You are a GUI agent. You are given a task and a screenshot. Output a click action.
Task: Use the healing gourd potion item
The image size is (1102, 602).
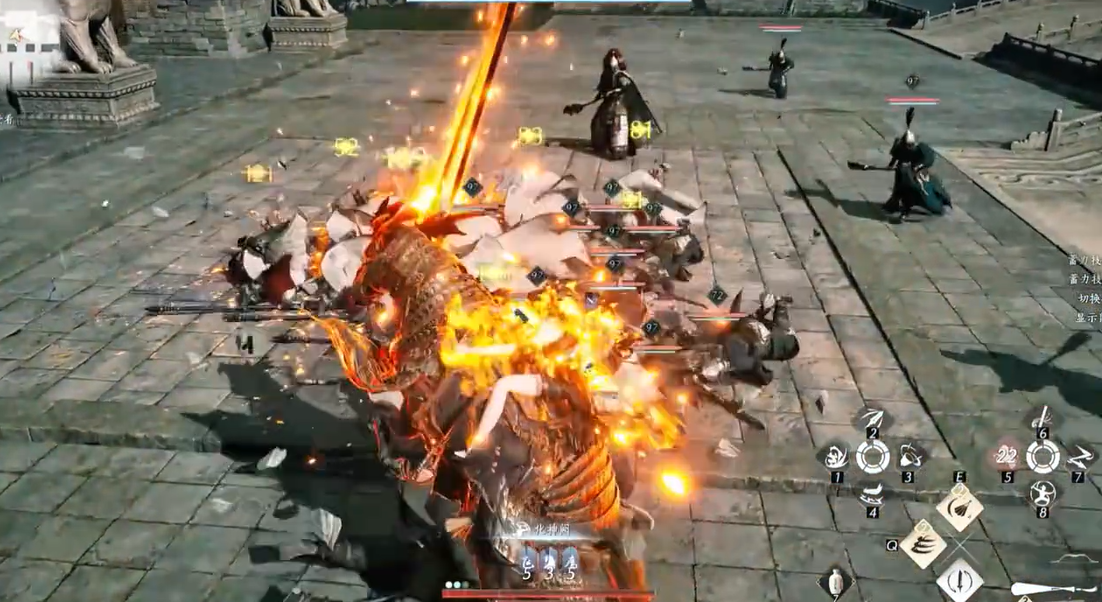click(x=835, y=582)
